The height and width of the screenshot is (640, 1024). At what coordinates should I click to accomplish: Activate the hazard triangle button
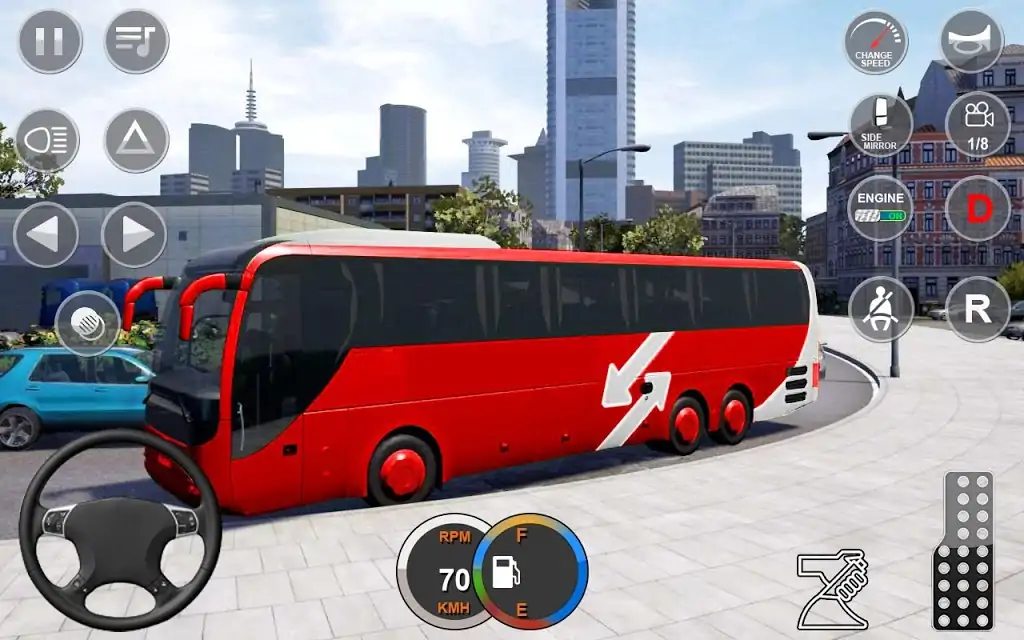click(136, 141)
